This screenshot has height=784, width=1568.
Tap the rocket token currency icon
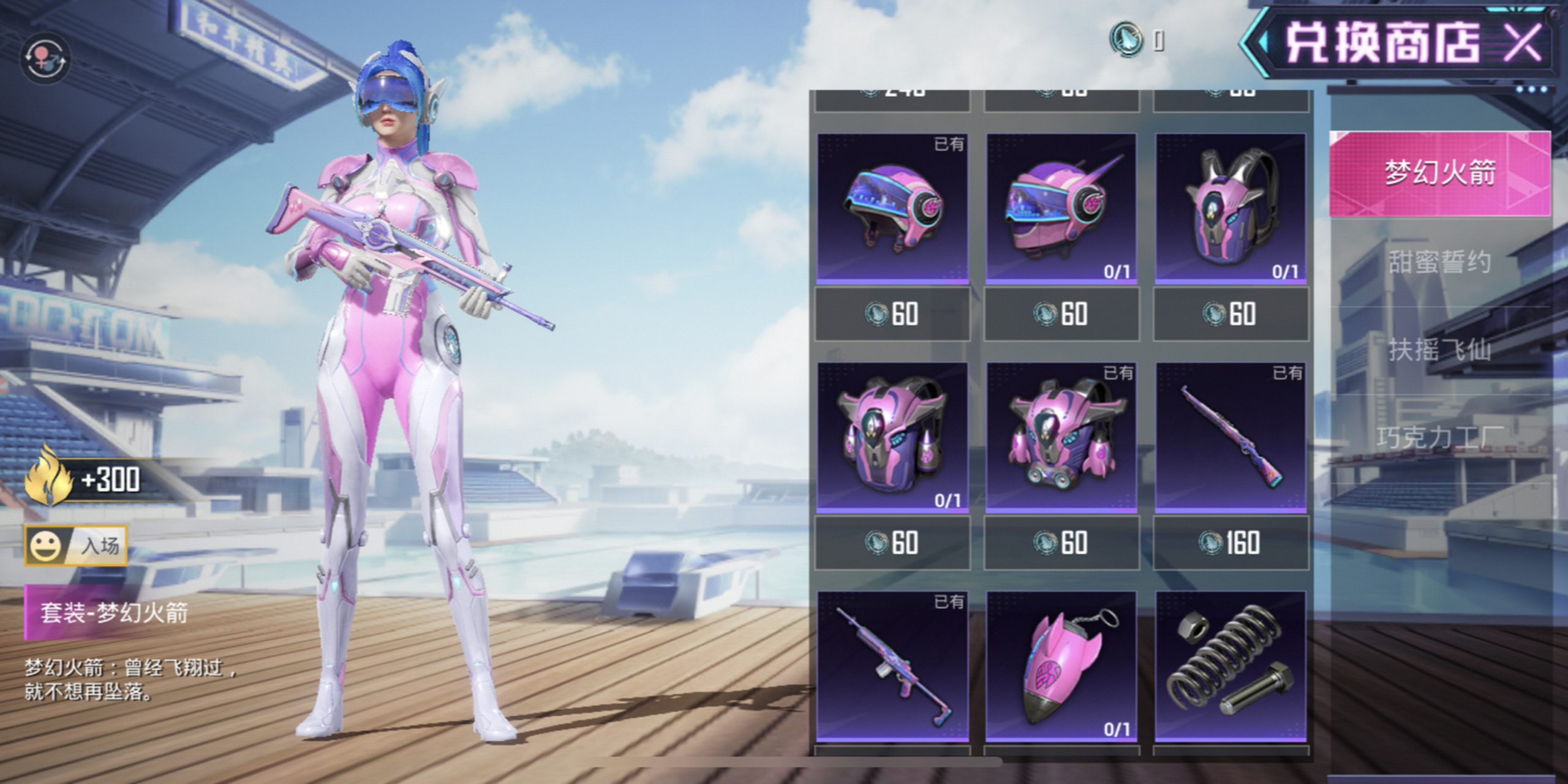click(1126, 39)
